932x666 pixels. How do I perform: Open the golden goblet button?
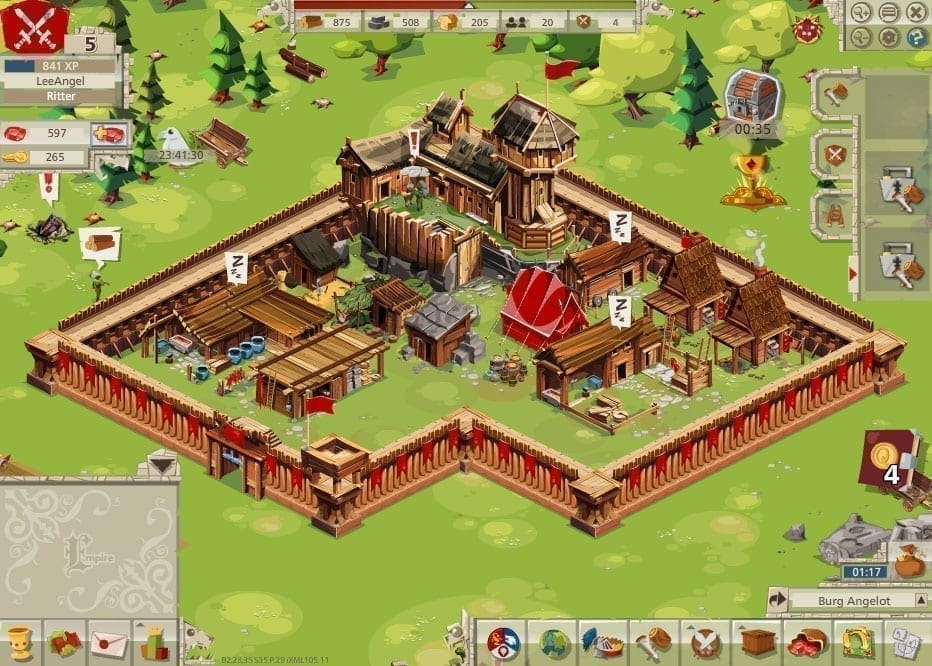pos(18,642)
